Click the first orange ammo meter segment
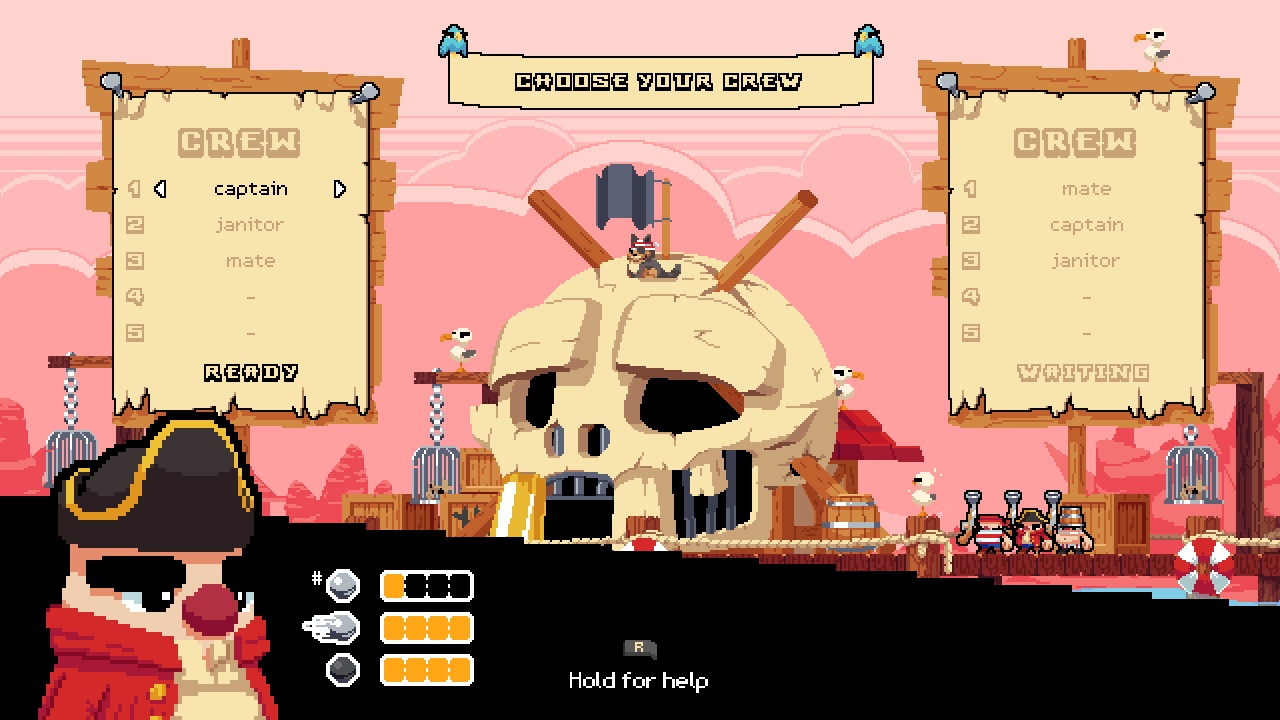The height and width of the screenshot is (720, 1280). tap(392, 584)
